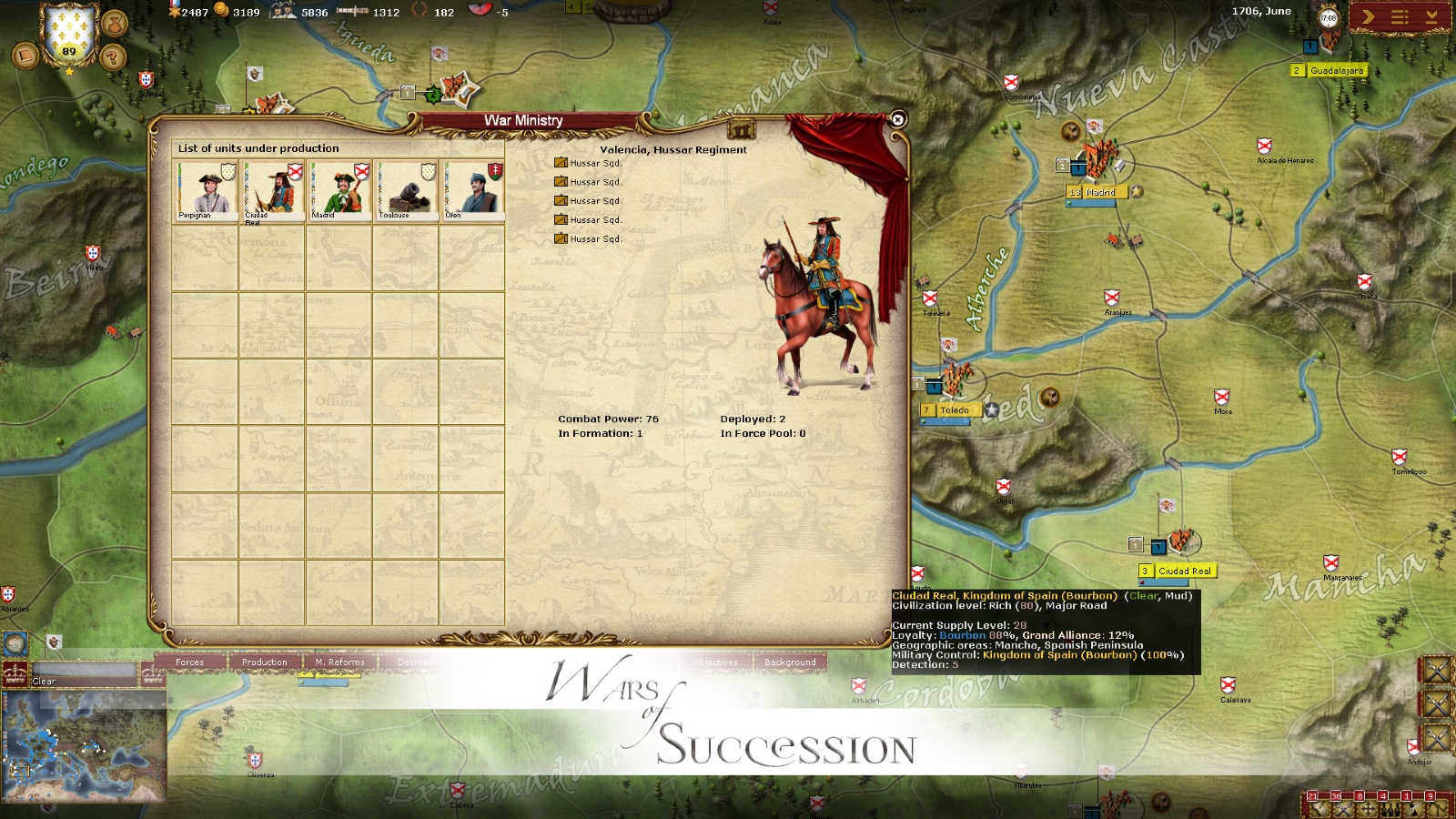Open the Background tab
Image resolution: width=1456 pixels, height=819 pixels.
[790, 662]
